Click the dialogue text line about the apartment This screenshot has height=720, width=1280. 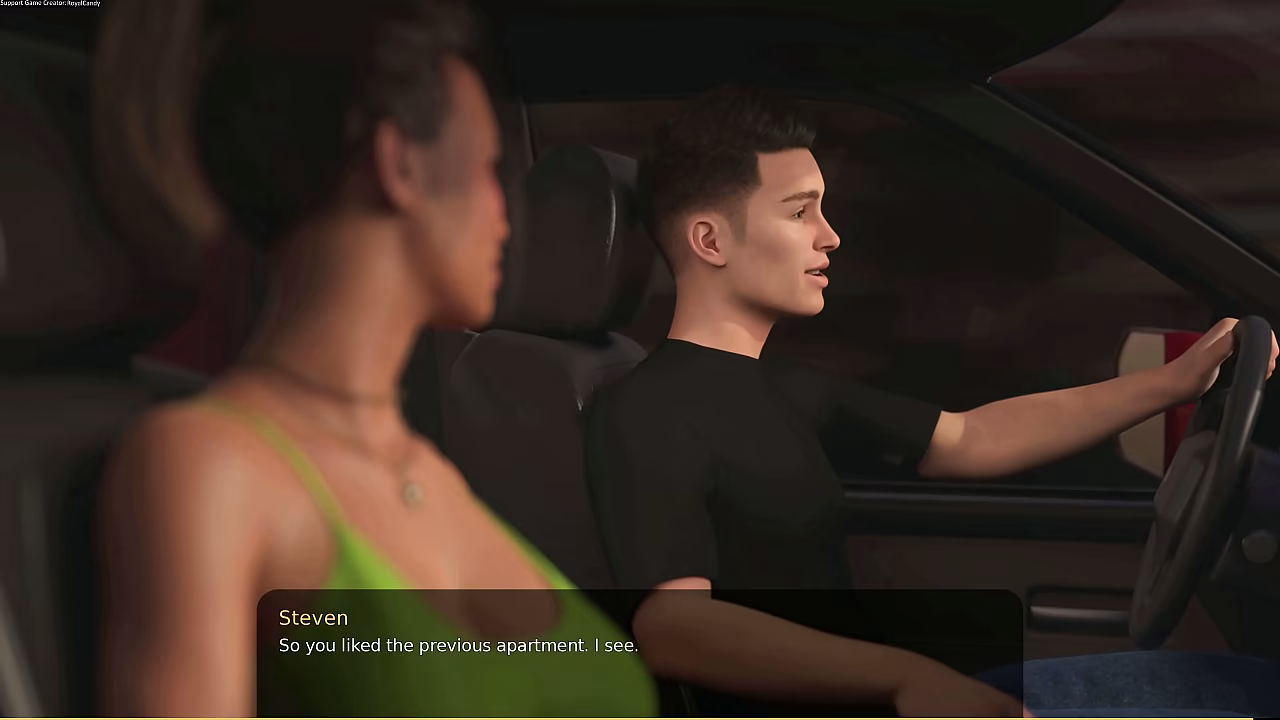coord(458,645)
